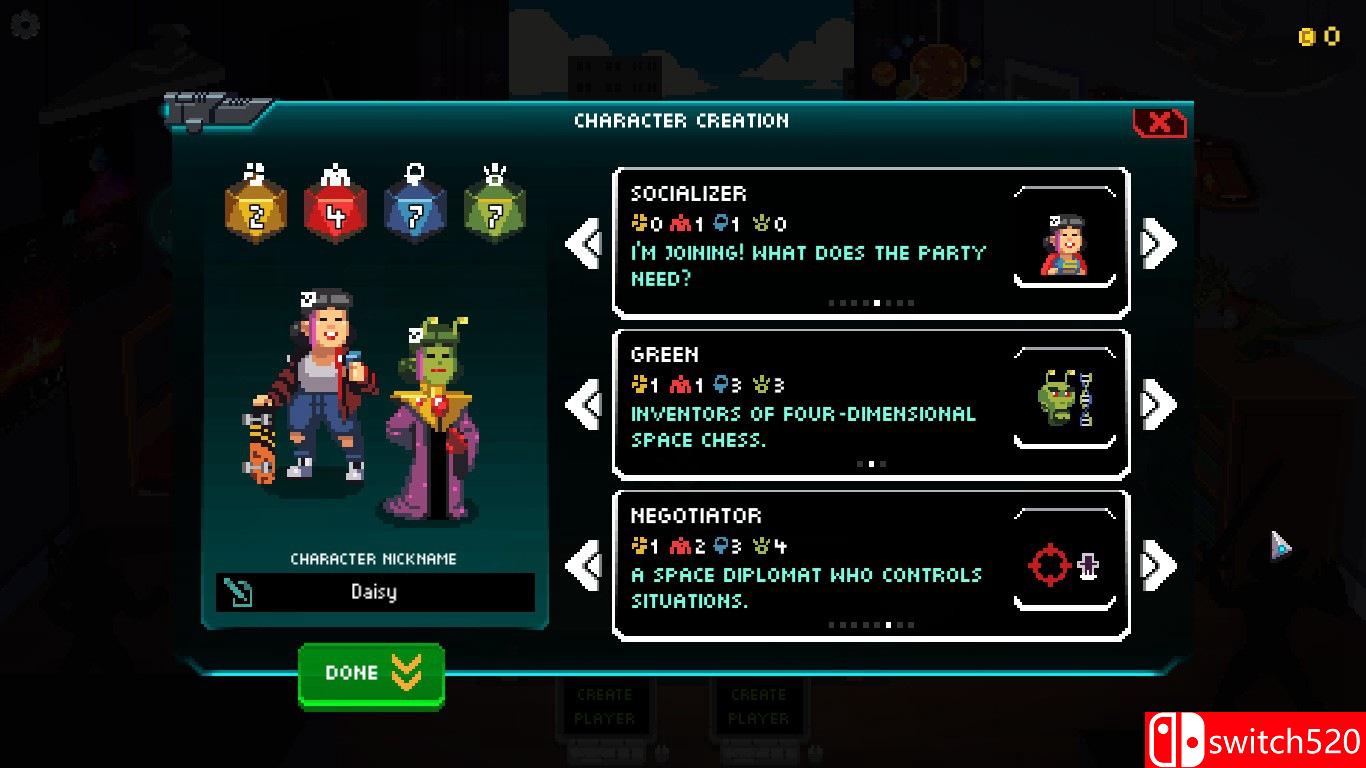
Task: Go to the next class after Negotiator
Action: [1158, 565]
